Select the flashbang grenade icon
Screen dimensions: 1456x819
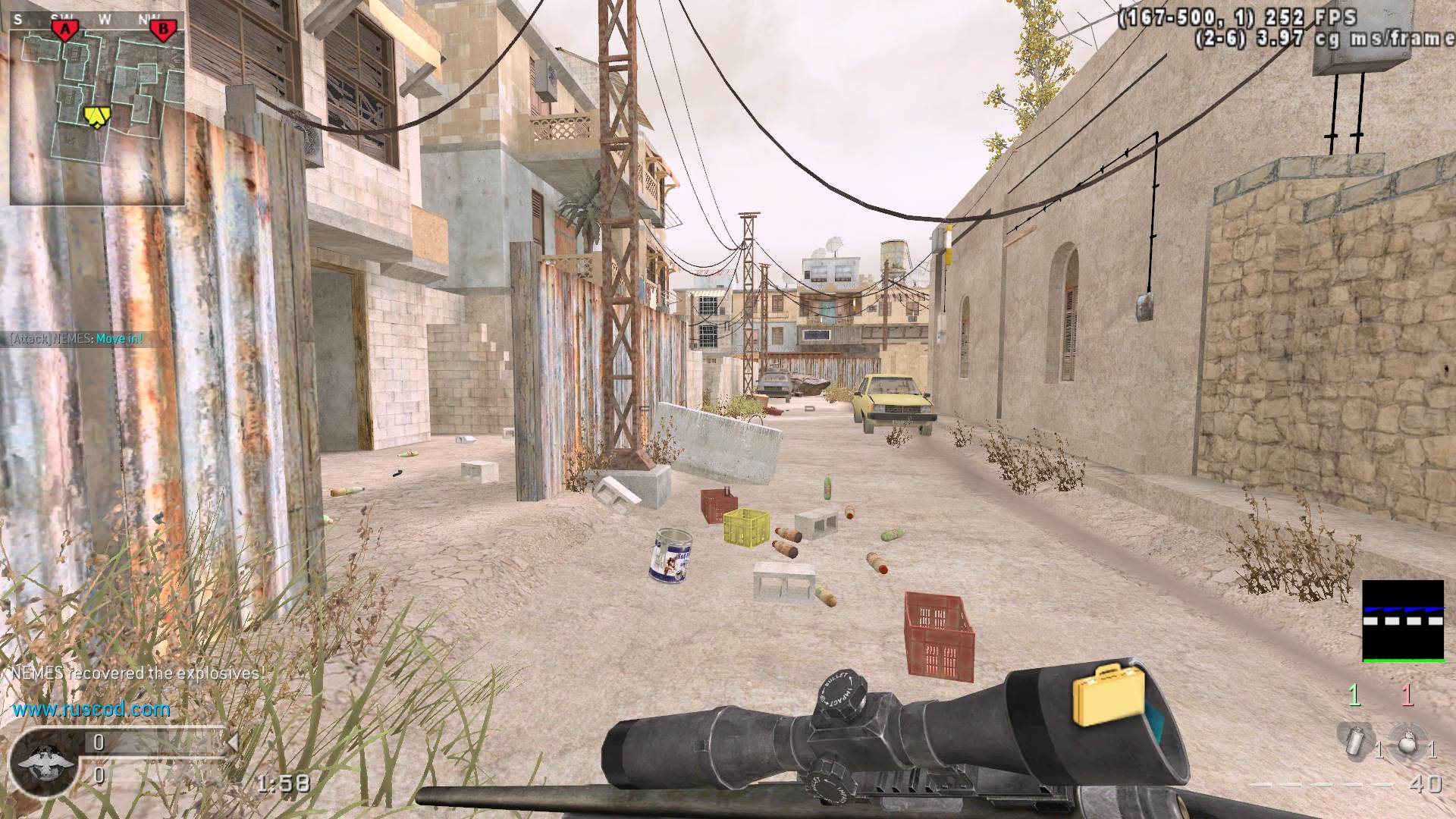1354,739
